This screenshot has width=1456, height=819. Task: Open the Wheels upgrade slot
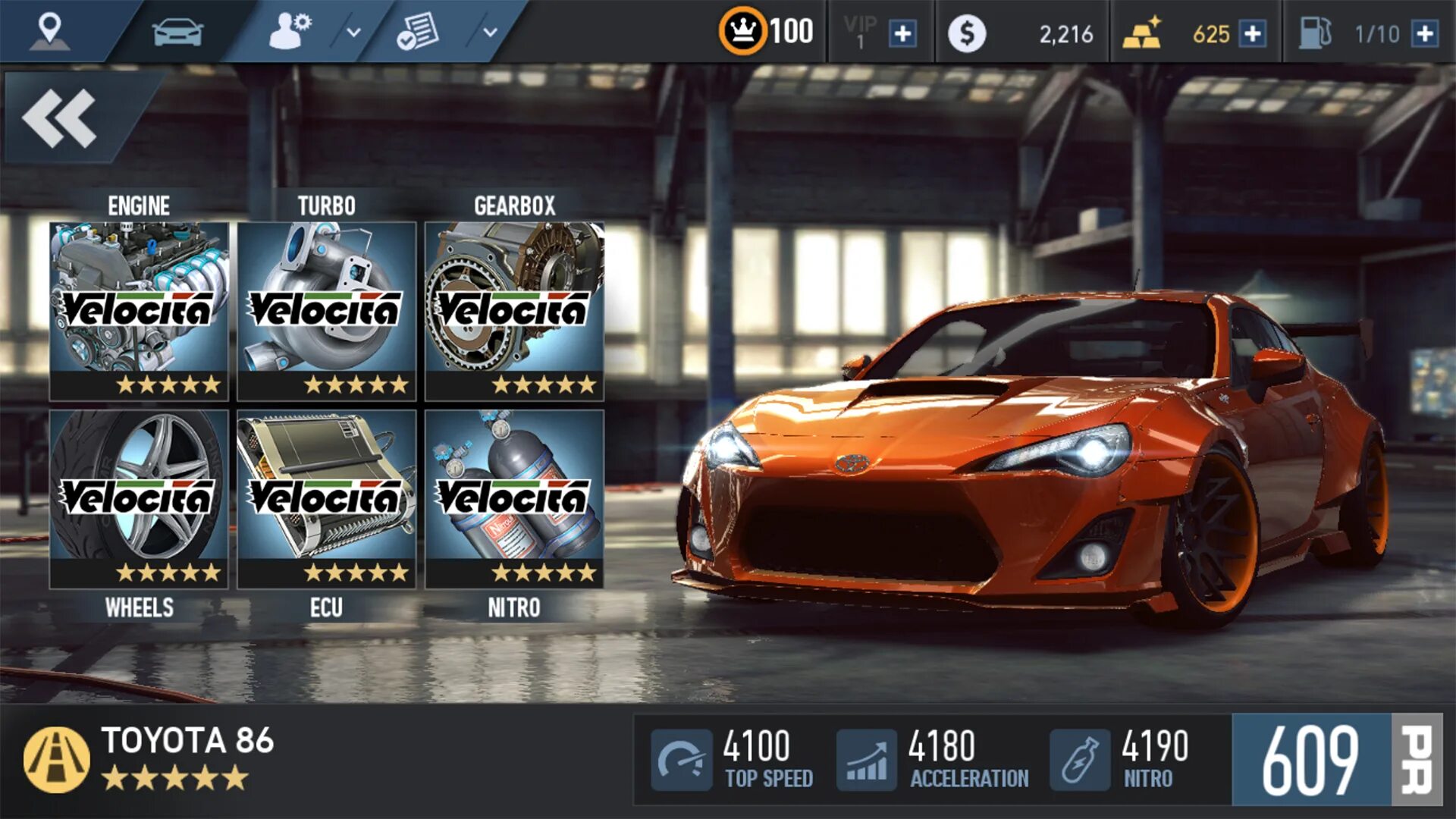tap(139, 499)
